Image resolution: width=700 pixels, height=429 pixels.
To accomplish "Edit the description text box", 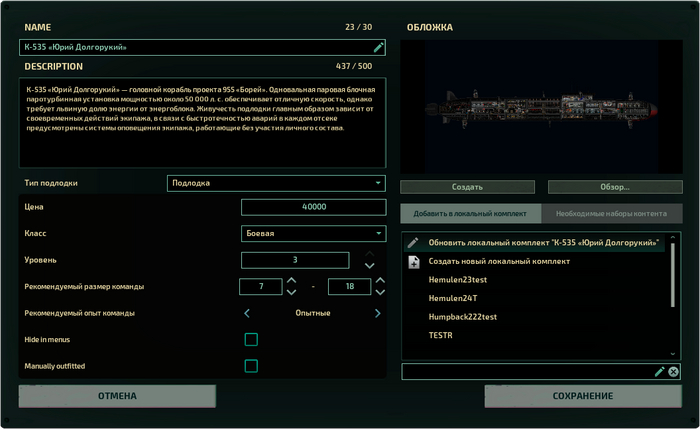I will [203, 125].
